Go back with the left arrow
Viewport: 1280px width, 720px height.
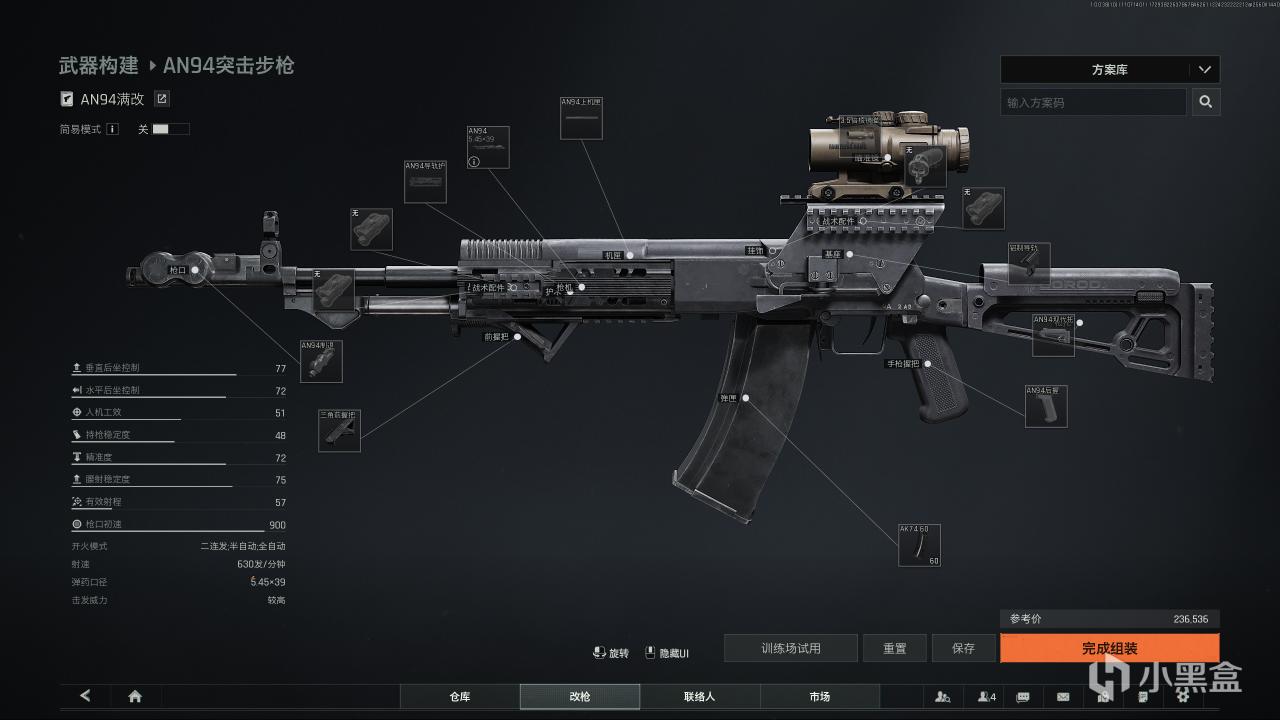coord(85,696)
